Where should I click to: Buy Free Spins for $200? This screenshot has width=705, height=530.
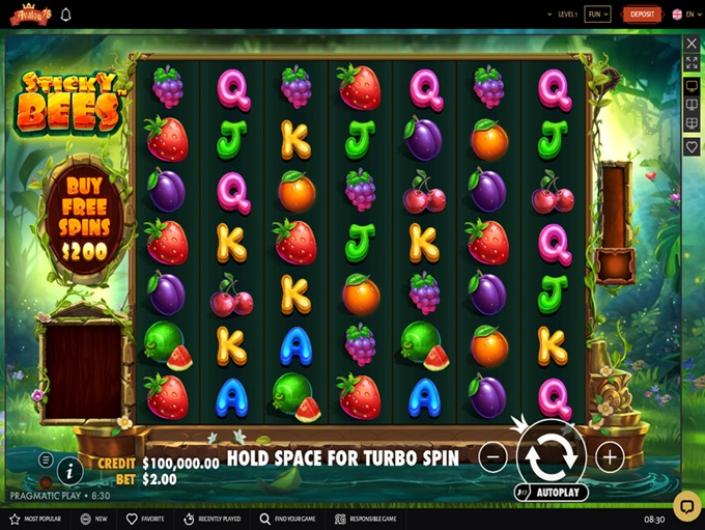[86, 217]
